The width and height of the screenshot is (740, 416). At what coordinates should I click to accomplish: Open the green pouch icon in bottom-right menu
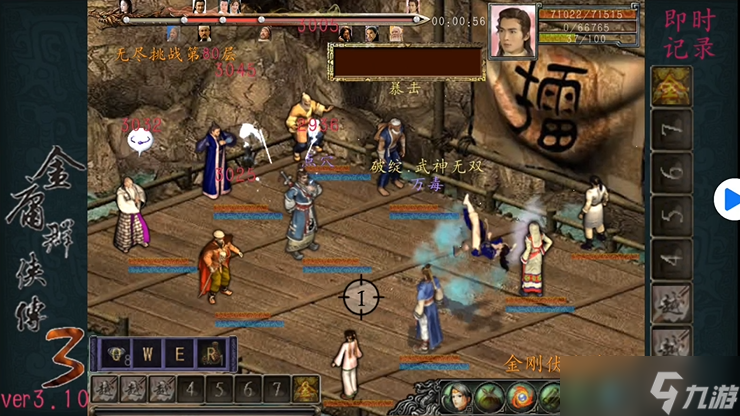point(489,397)
